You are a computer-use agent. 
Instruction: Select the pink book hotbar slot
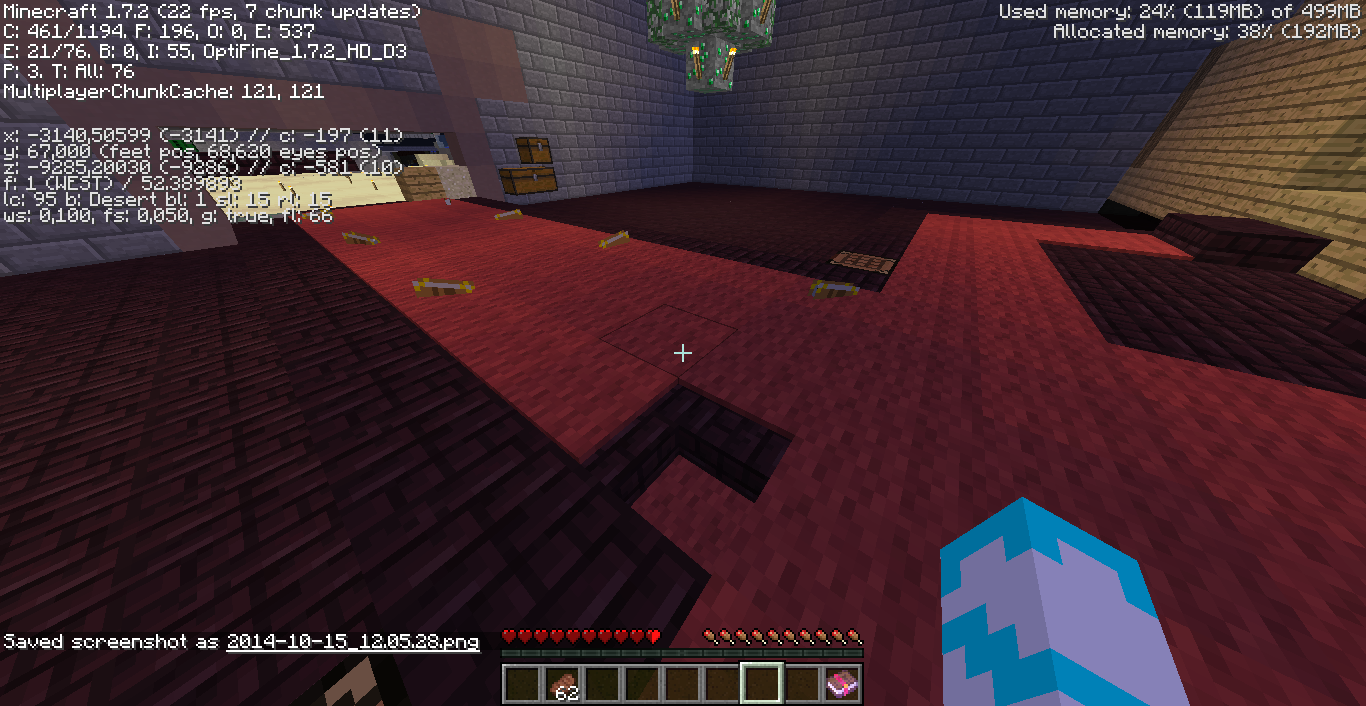click(x=841, y=684)
